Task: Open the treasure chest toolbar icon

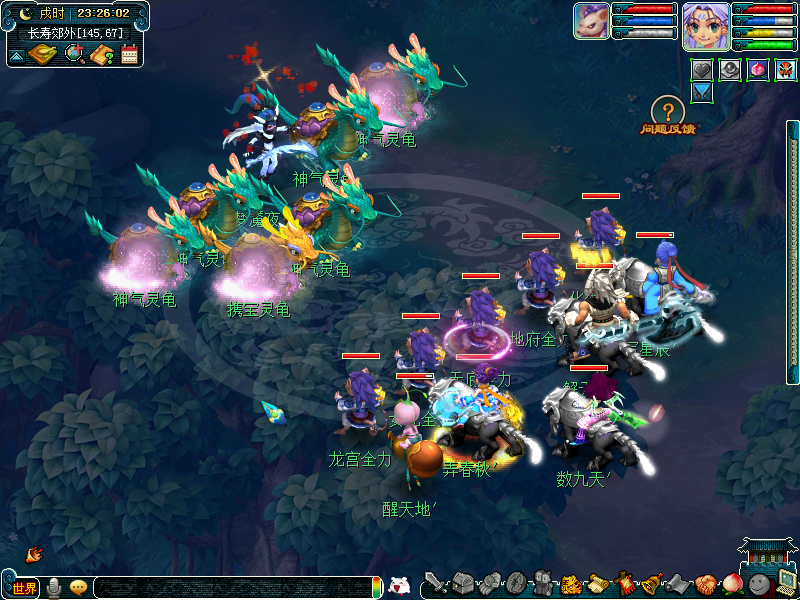Action: (462, 583)
